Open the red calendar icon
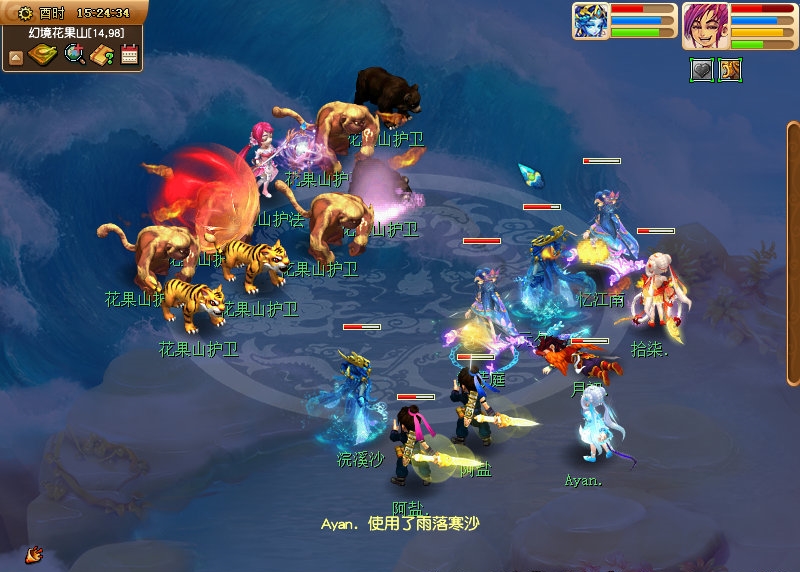 [x=128, y=55]
